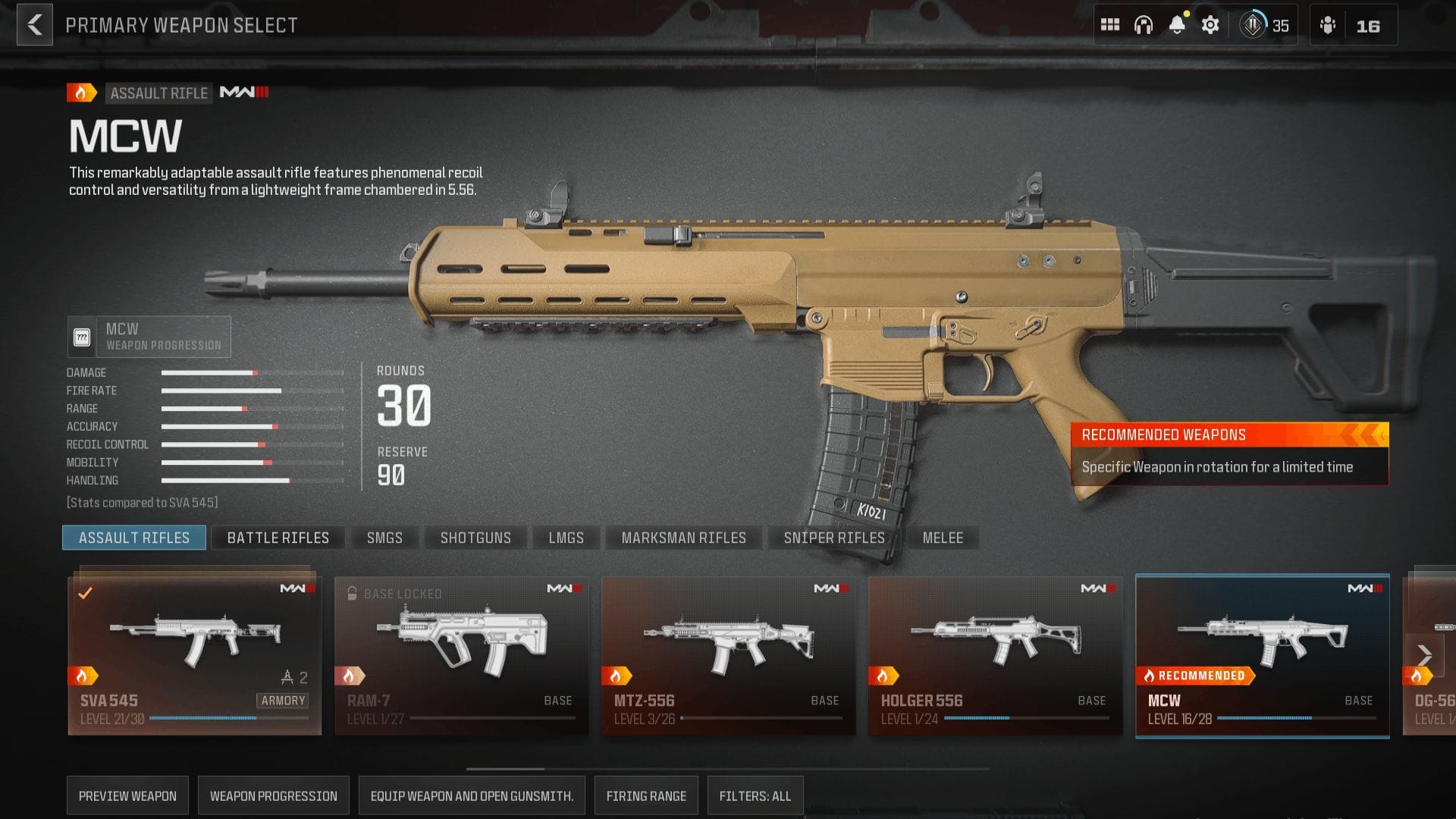Click the battle pass token counter icon
This screenshot has width=1456, height=819.
click(x=1251, y=24)
